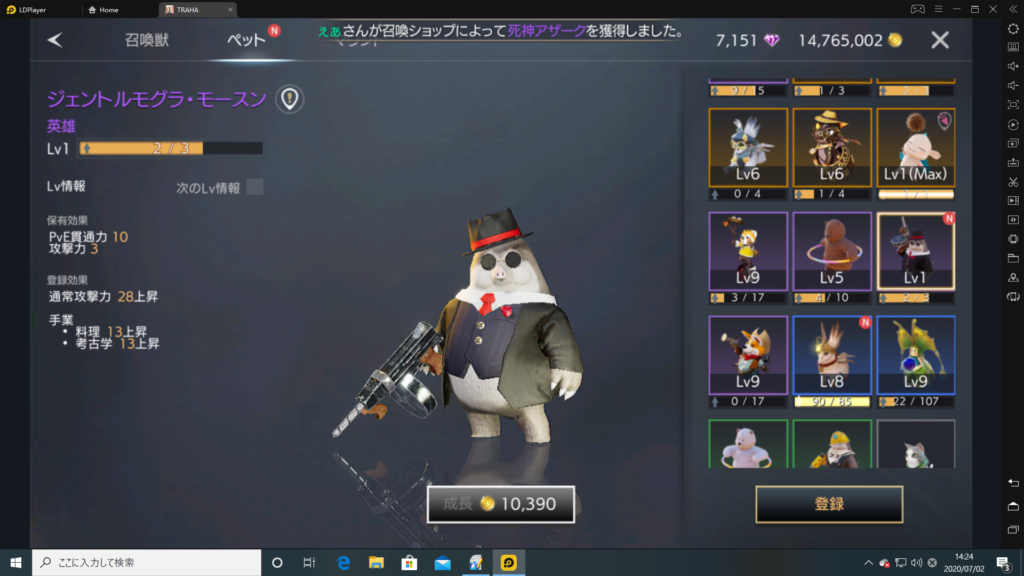Open pet info icon beside the name

coord(289,98)
